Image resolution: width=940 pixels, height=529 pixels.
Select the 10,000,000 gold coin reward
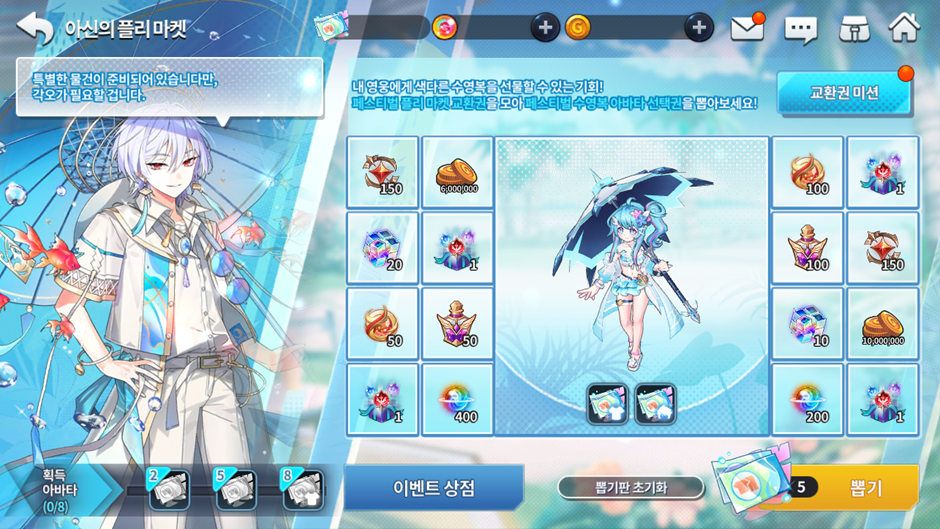click(883, 325)
